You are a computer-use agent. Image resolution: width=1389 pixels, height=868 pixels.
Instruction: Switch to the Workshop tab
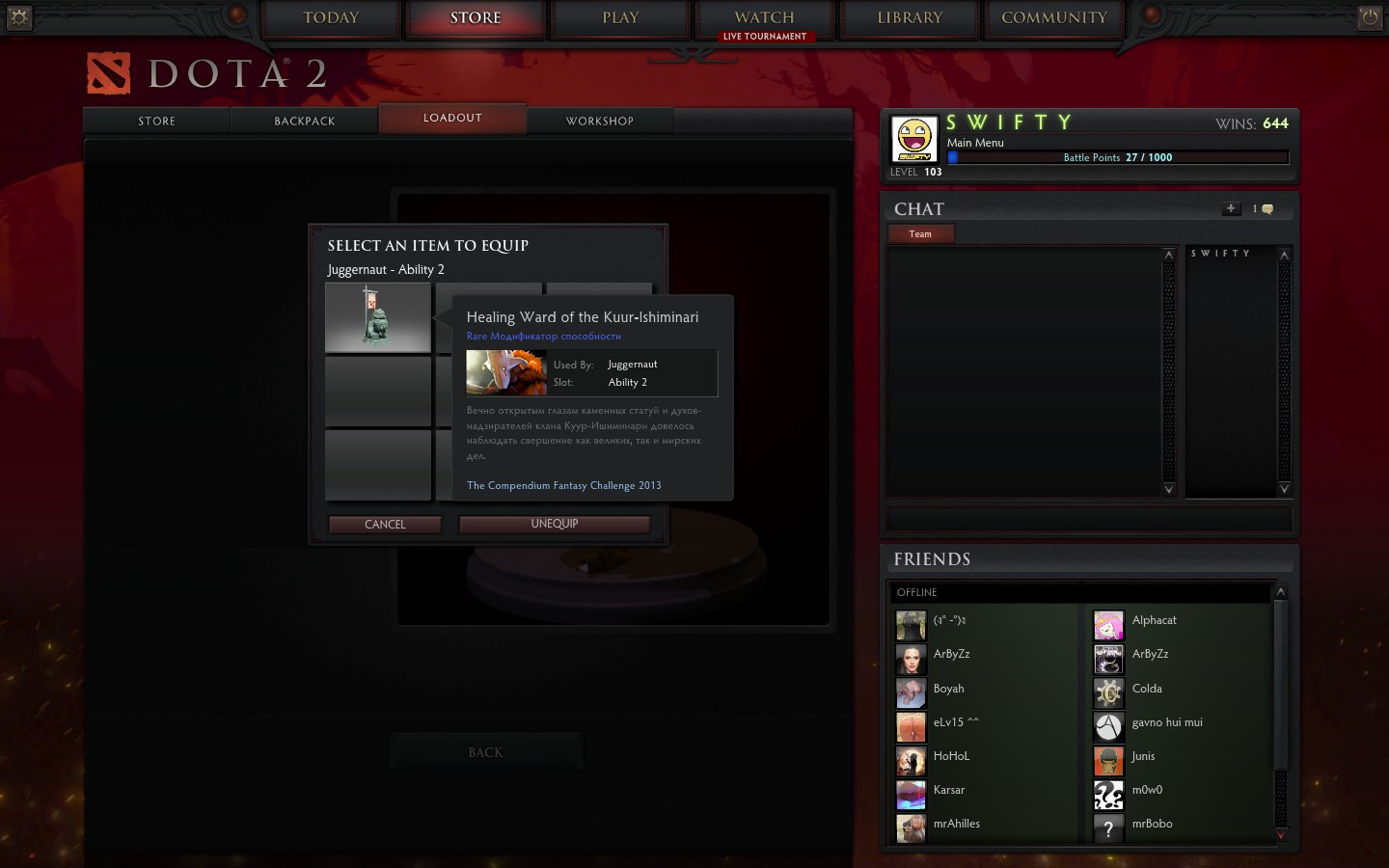(x=599, y=122)
